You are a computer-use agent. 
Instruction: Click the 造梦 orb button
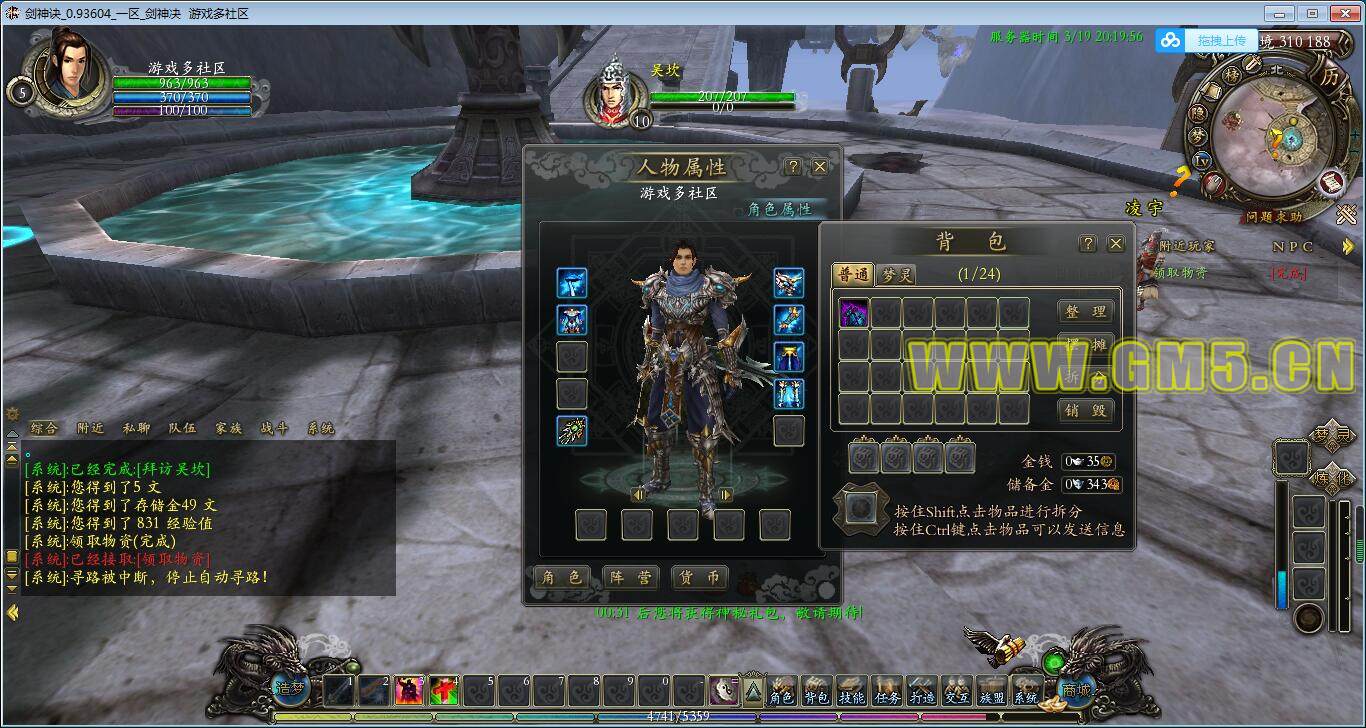pyautogui.click(x=291, y=689)
